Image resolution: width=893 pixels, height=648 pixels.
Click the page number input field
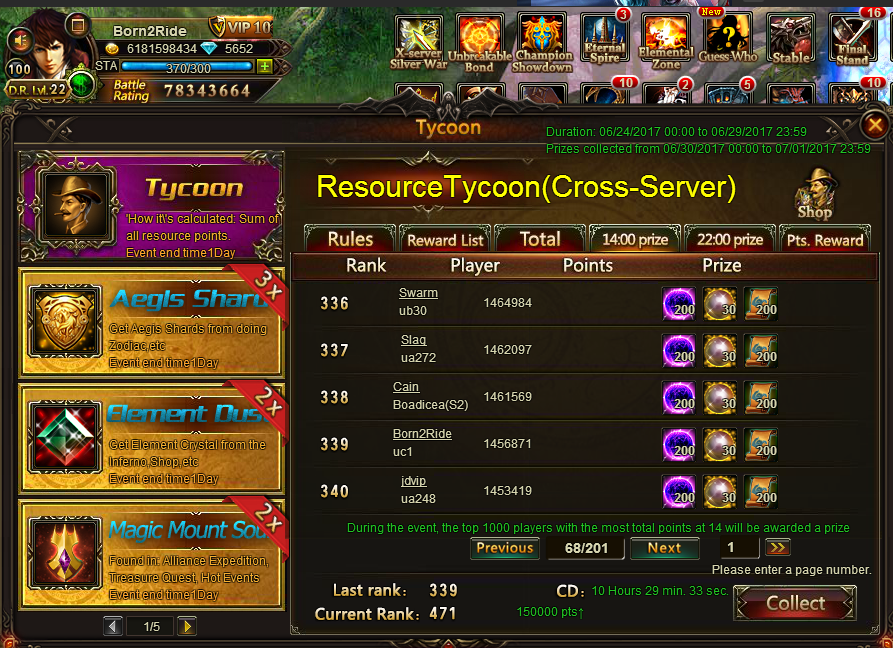click(x=739, y=548)
